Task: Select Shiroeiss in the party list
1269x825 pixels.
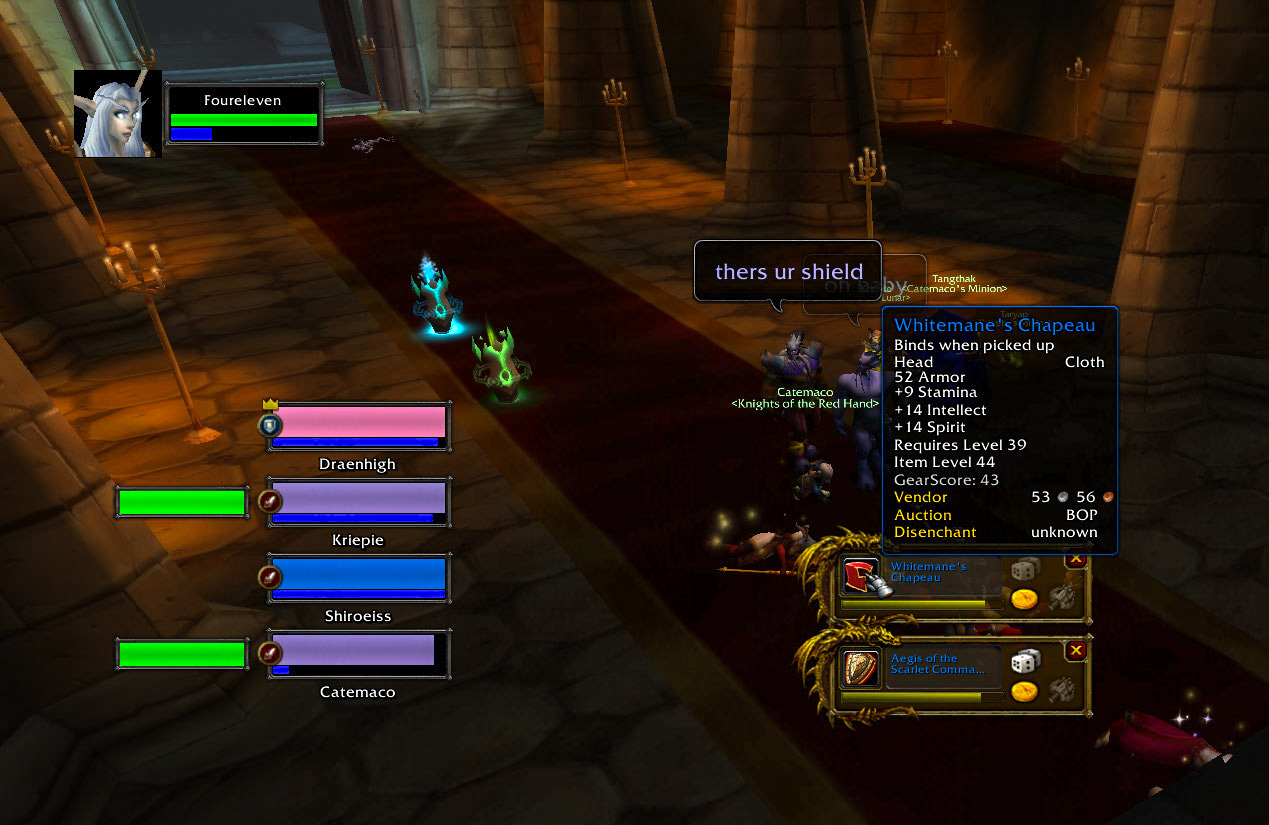Action: tap(359, 578)
